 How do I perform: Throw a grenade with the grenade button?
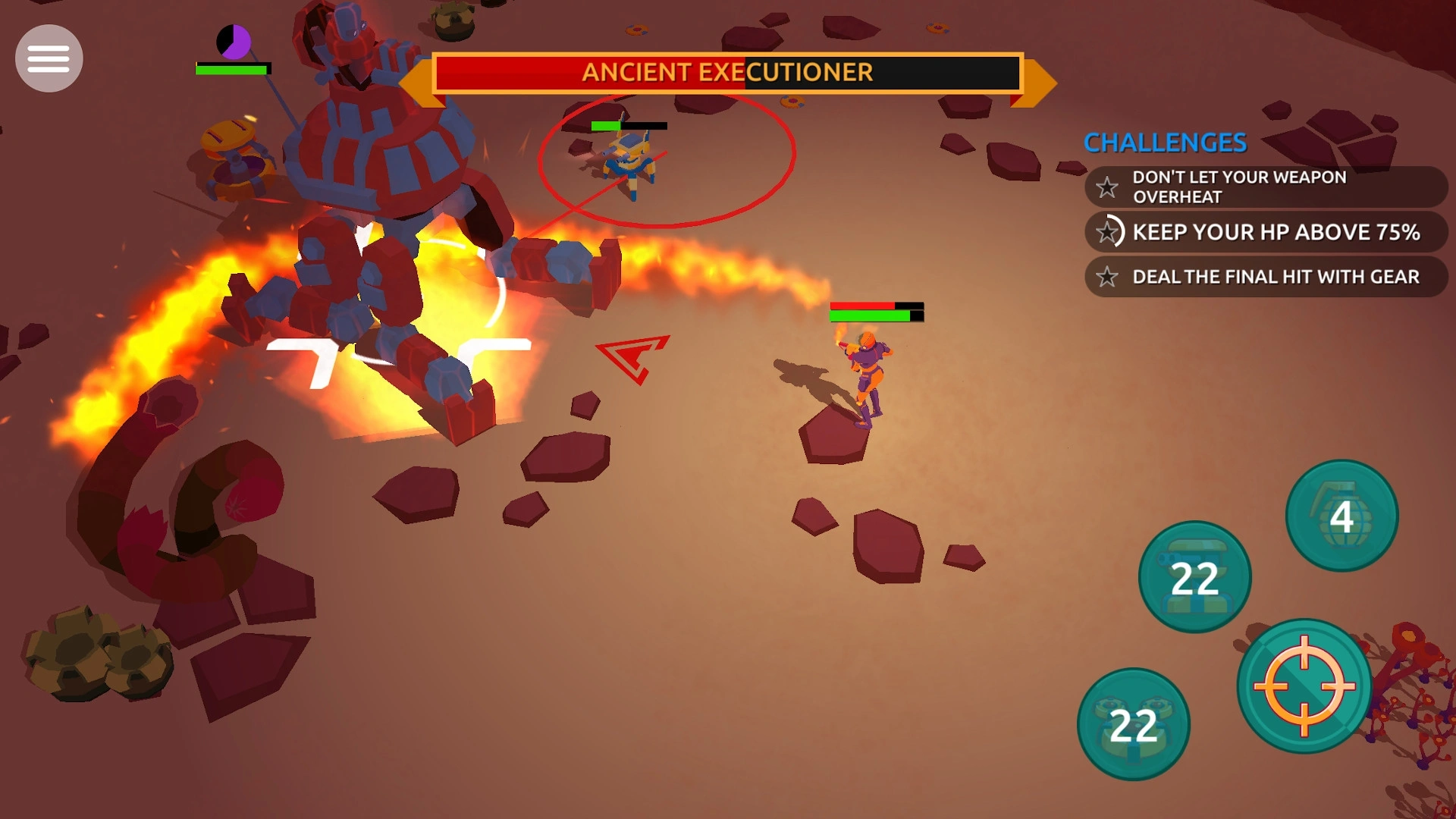coord(1341,516)
